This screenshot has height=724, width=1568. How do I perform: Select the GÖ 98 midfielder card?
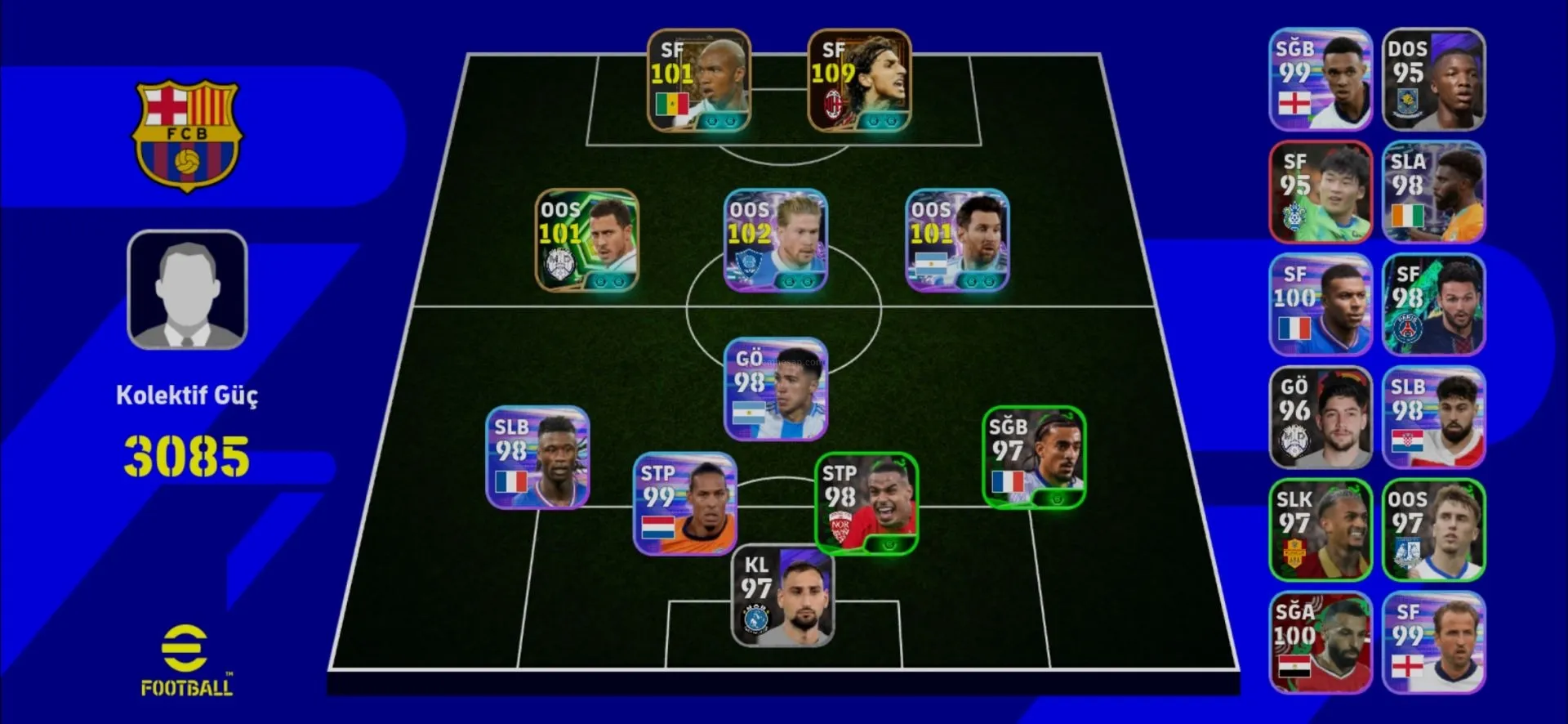coord(776,389)
